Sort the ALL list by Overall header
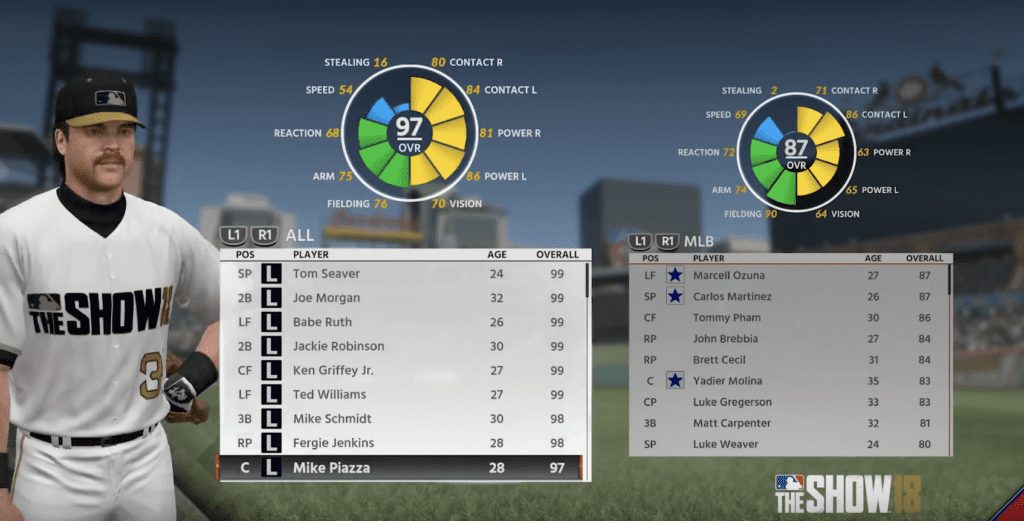The image size is (1024, 521). (x=557, y=254)
